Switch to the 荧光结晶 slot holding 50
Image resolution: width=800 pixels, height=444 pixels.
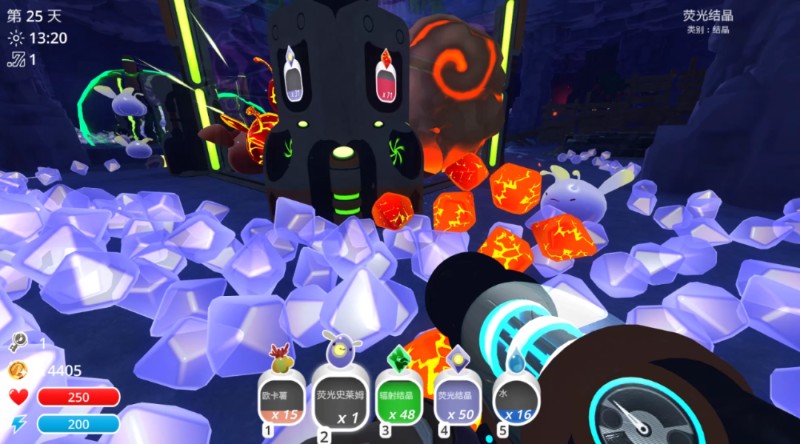457,398
